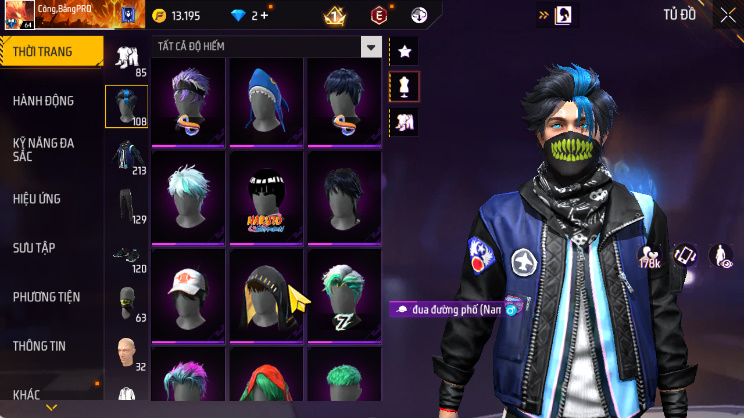Close the wardrobe with the X button
The height and width of the screenshot is (418, 744).
727,15
